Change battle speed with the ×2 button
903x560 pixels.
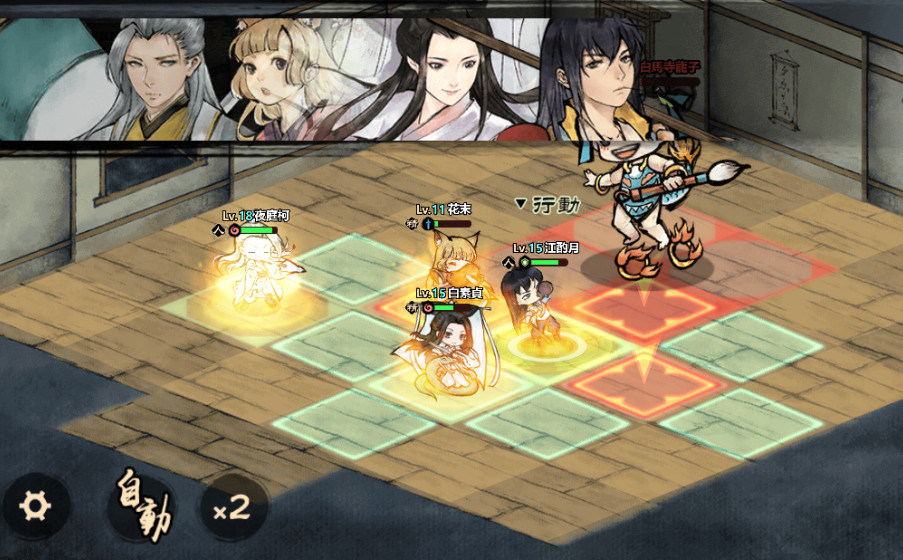click(x=232, y=506)
